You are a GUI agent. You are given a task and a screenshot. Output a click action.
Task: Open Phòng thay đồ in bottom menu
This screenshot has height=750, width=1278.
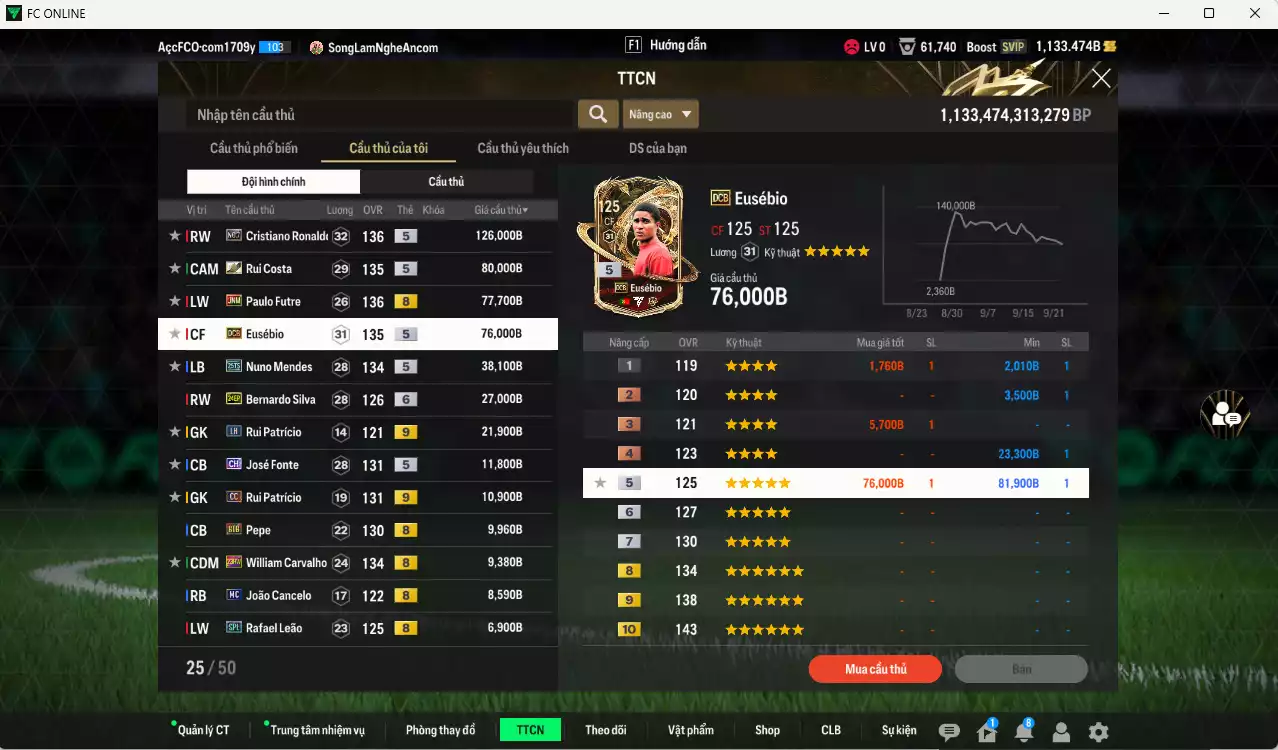point(440,730)
